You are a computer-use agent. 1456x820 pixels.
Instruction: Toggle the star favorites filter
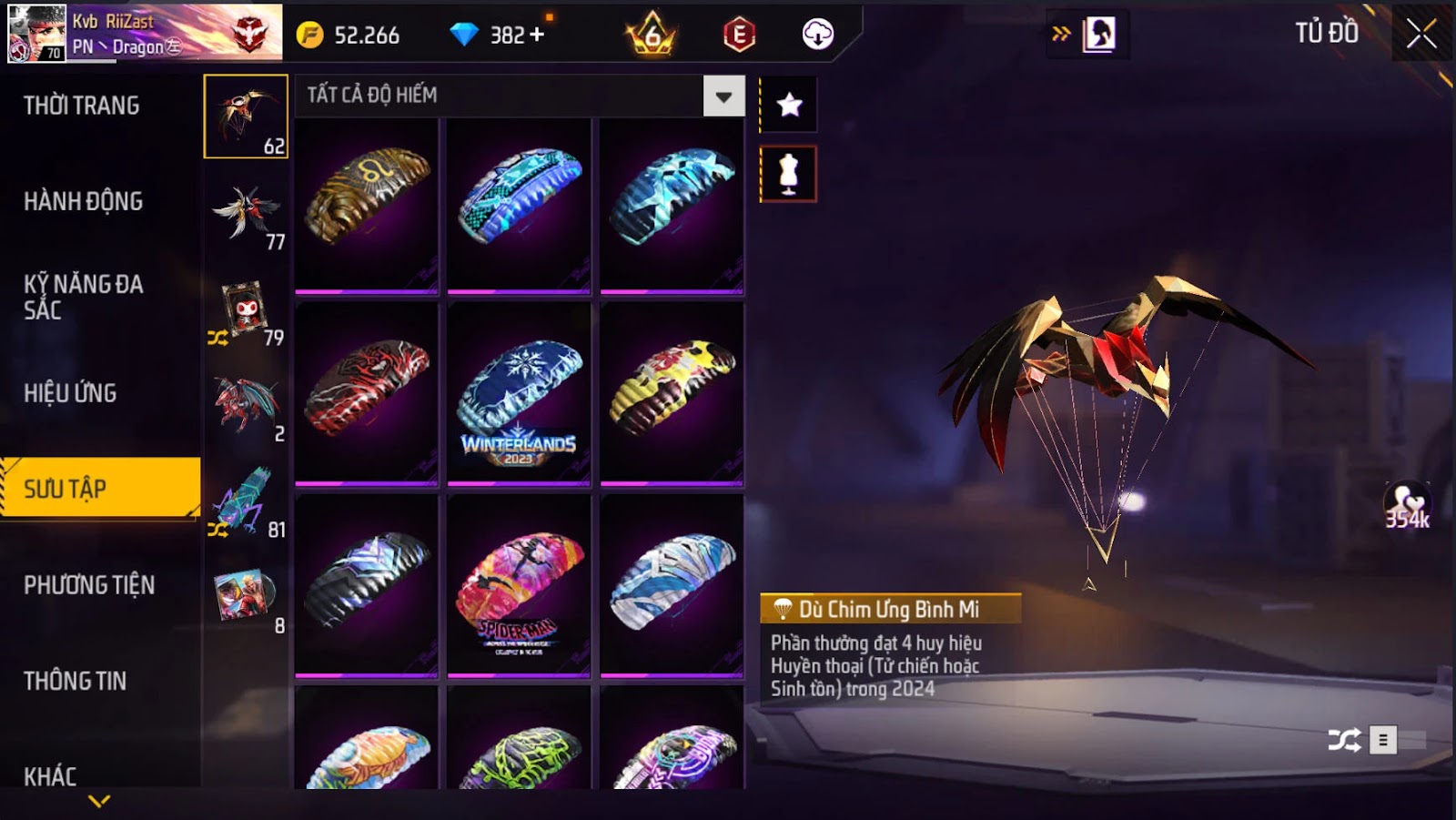tap(789, 106)
